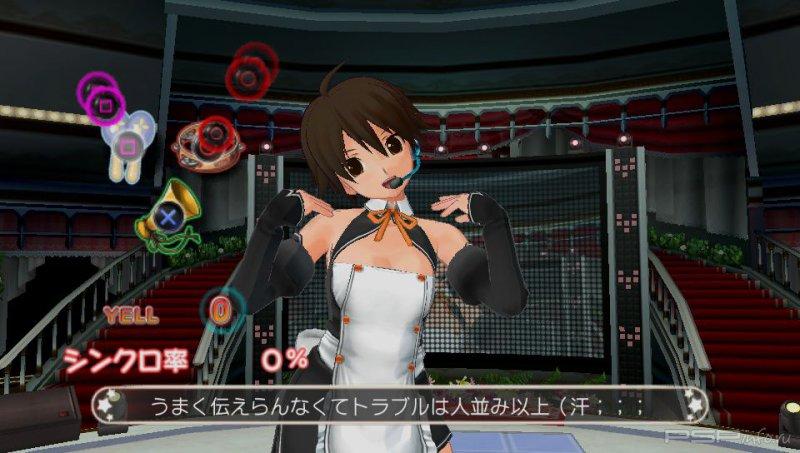Image resolution: width=800 pixels, height=453 pixels.
Task: Strike the white clapper note target
Action: coord(128,144)
